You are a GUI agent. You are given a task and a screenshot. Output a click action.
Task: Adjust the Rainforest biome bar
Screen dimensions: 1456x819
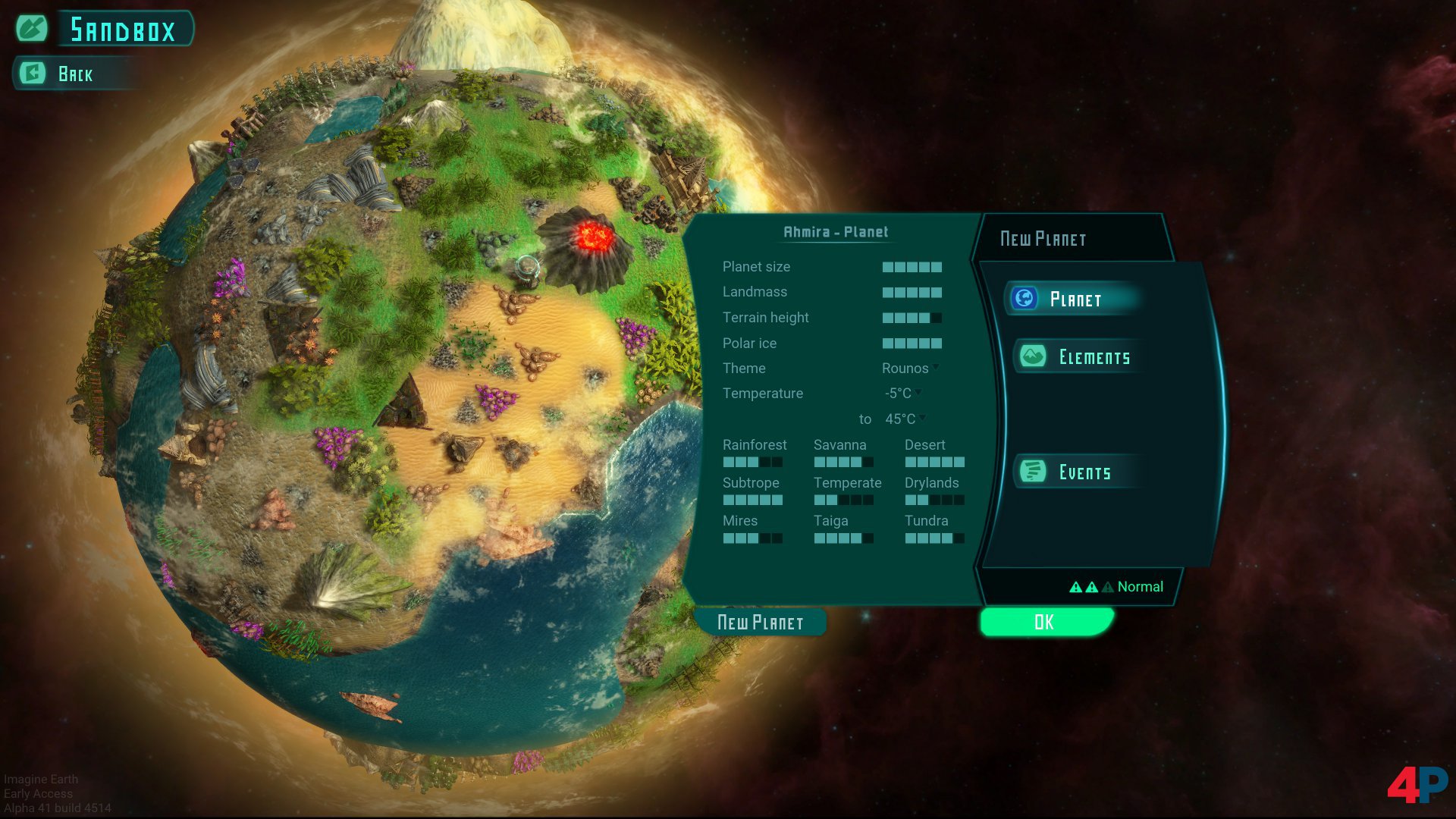tap(752, 462)
